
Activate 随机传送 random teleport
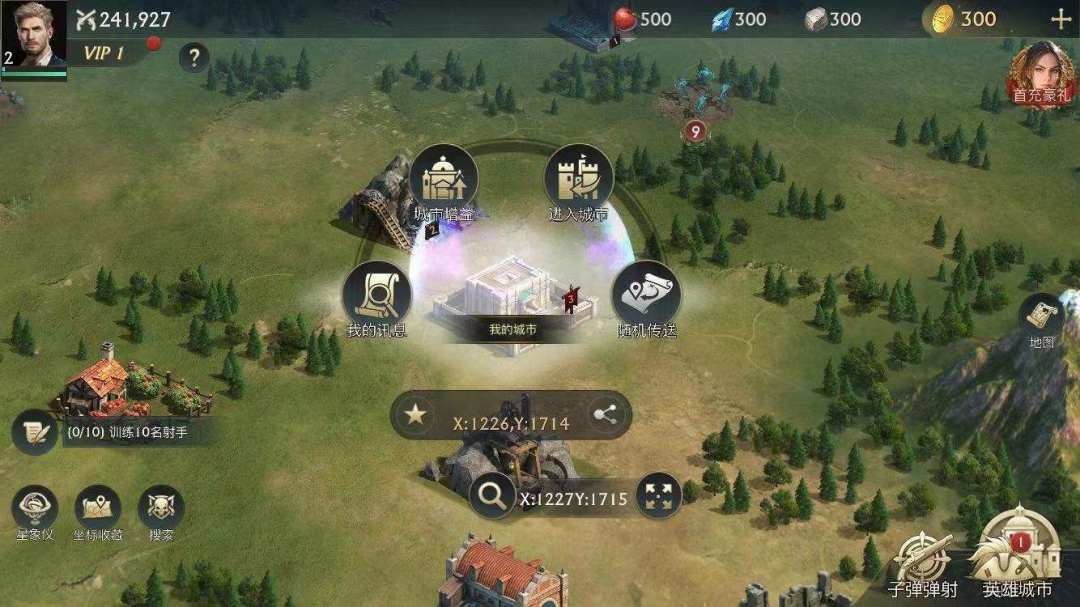(x=645, y=298)
